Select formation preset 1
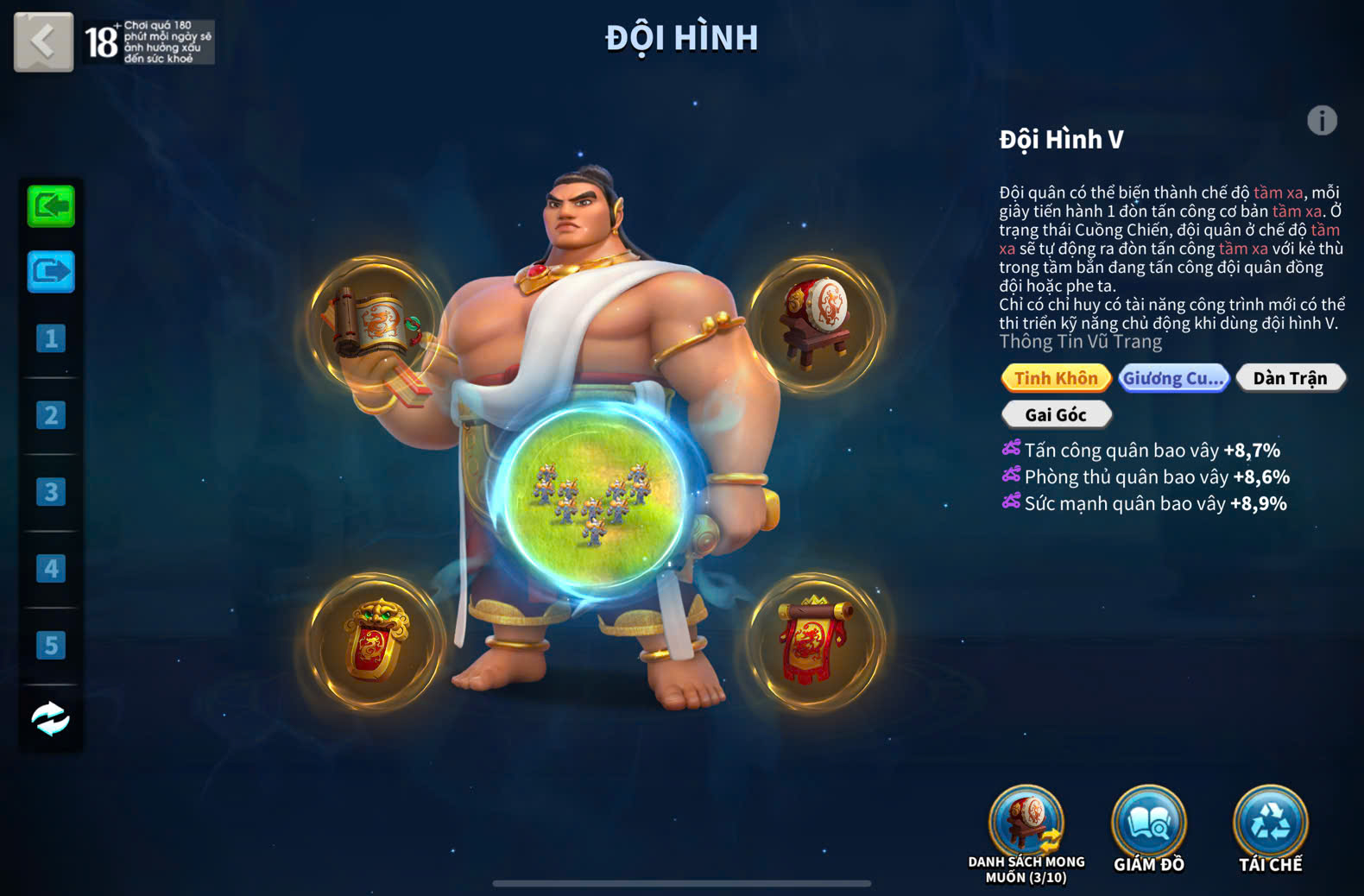This screenshot has height=896, width=1364. tap(51, 338)
